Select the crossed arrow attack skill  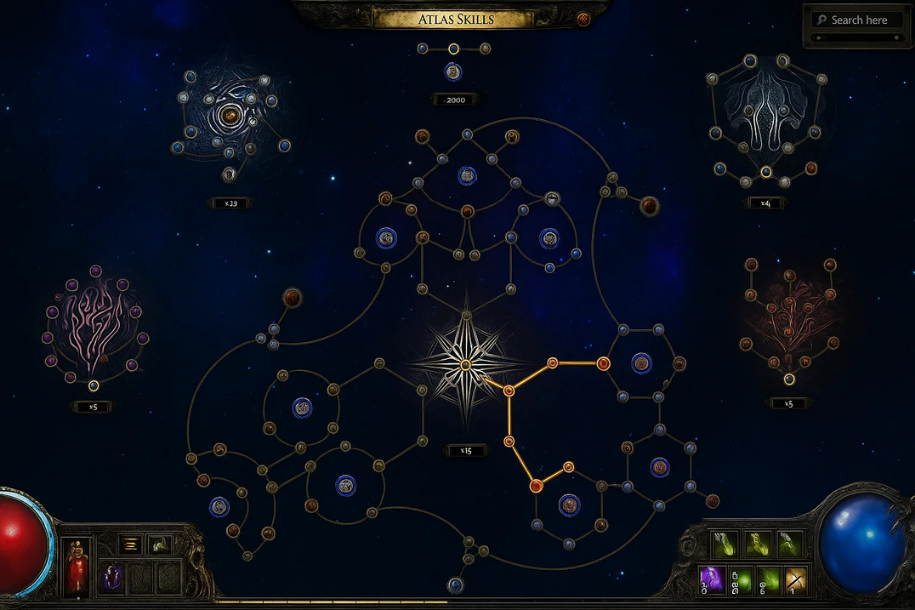click(x=797, y=578)
